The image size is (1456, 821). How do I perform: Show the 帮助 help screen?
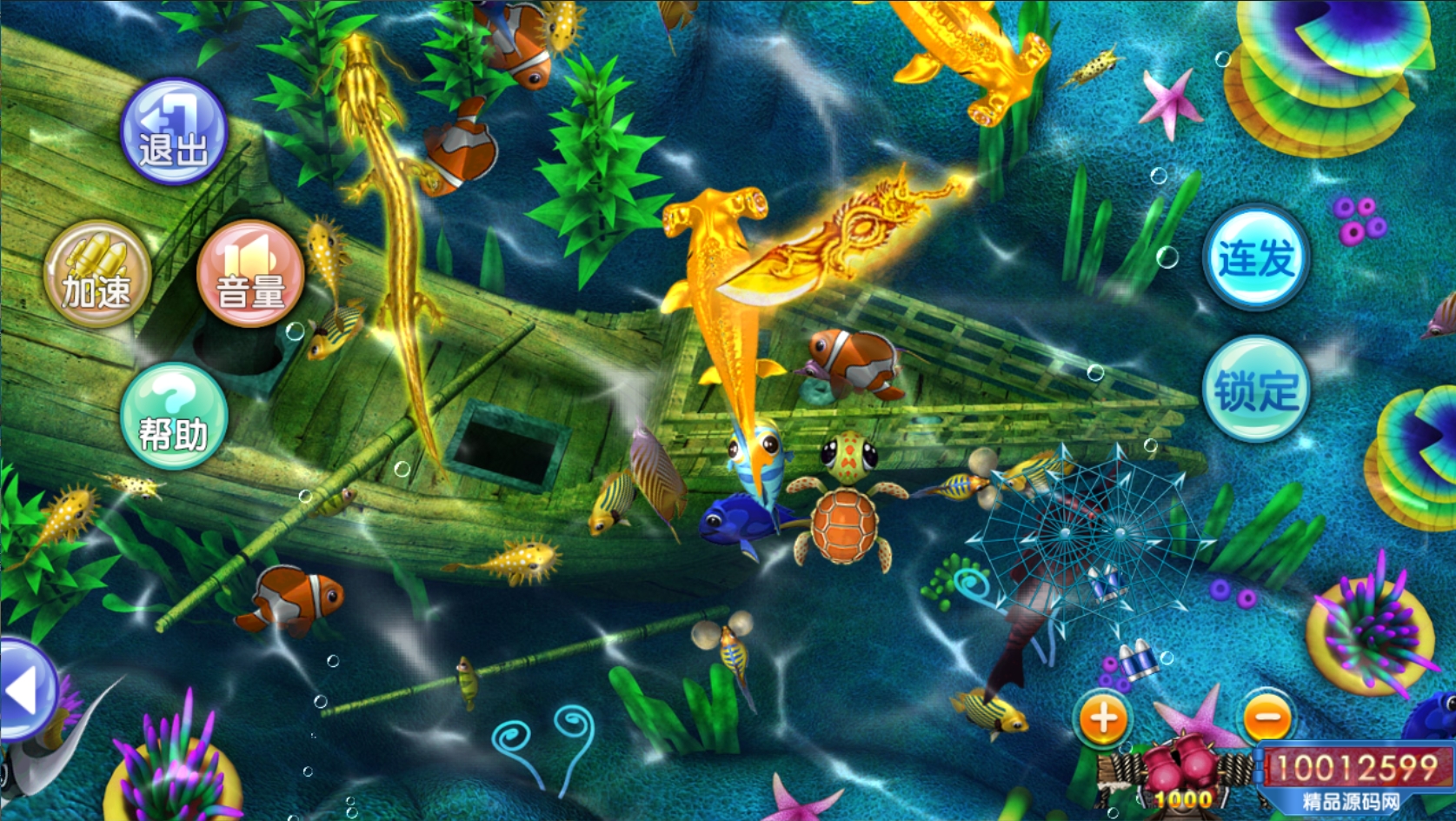(174, 416)
